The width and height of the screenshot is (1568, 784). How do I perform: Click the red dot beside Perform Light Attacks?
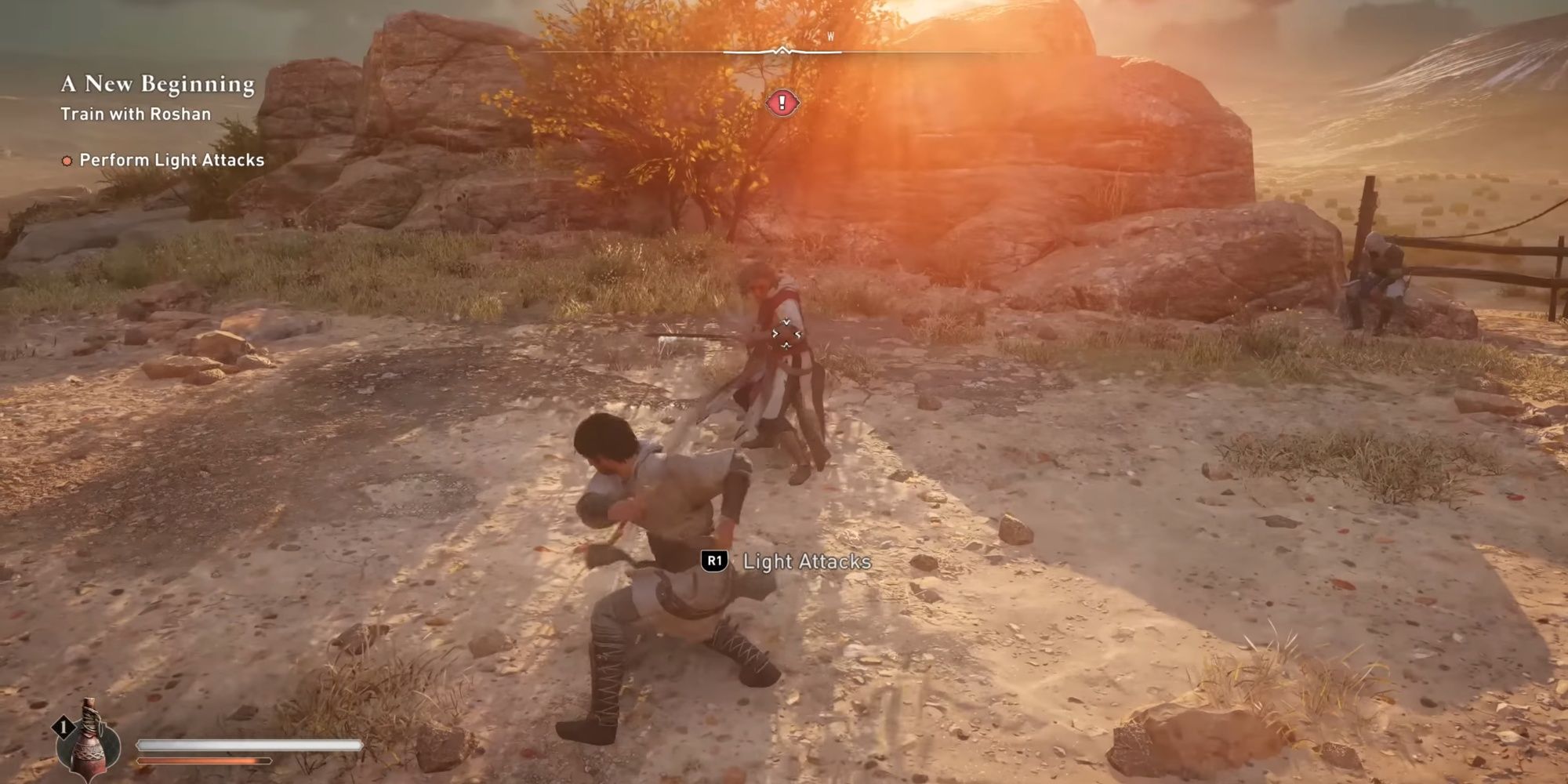[66, 160]
